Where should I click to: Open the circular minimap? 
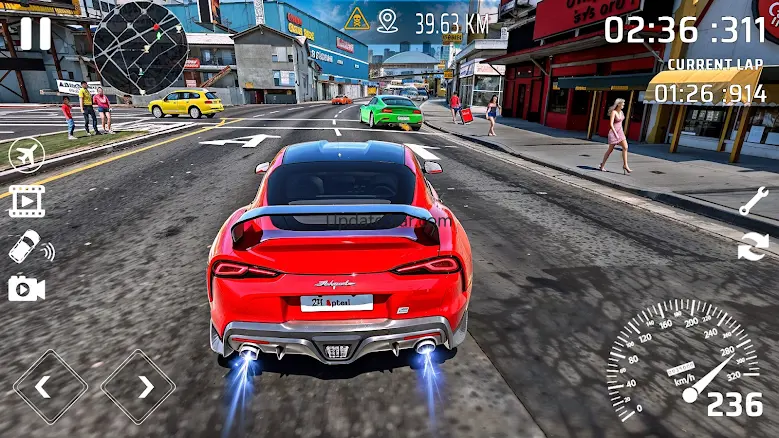pyautogui.click(x=140, y=48)
